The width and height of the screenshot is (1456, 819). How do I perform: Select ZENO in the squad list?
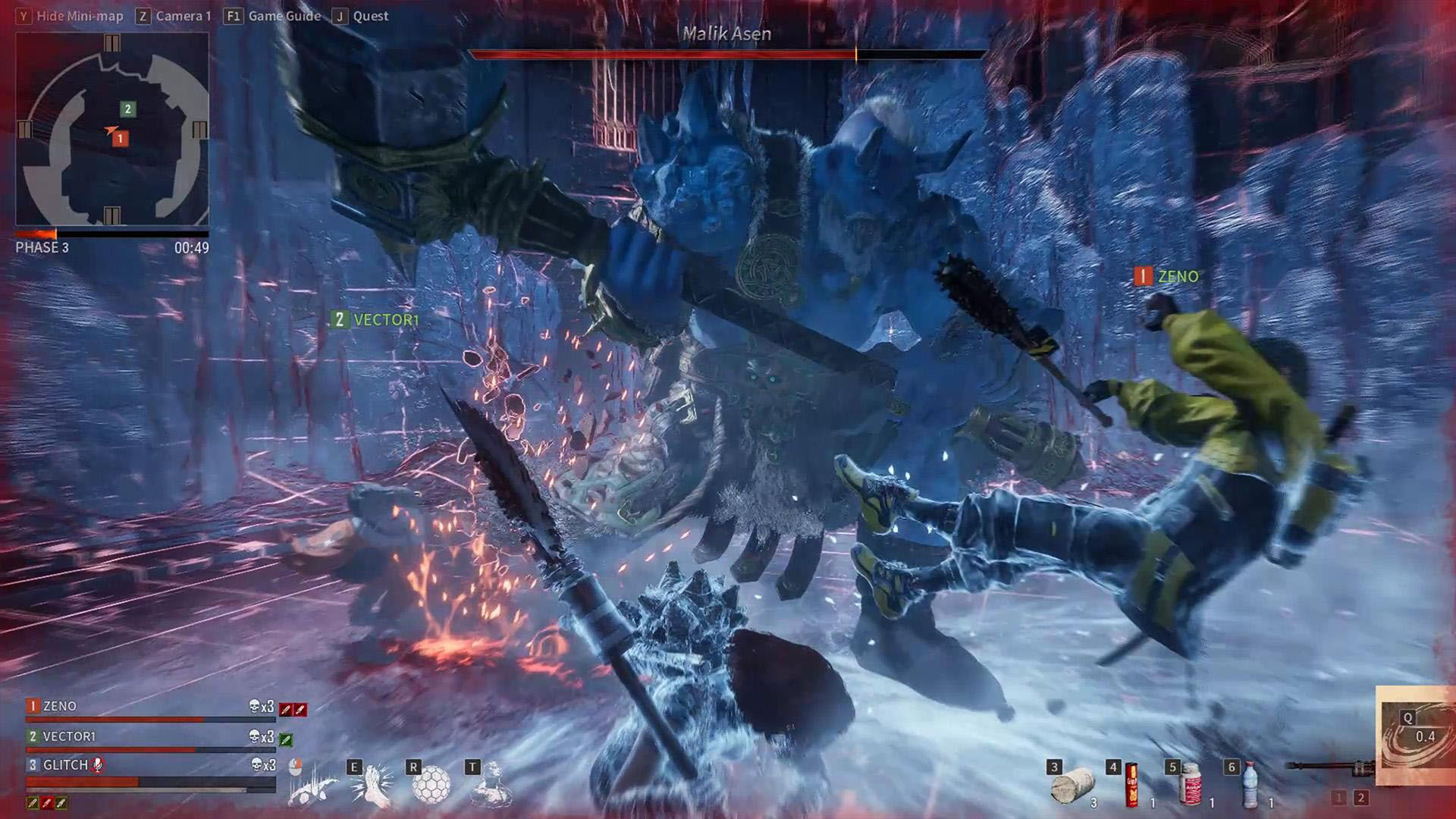click(x=59, y=706)
